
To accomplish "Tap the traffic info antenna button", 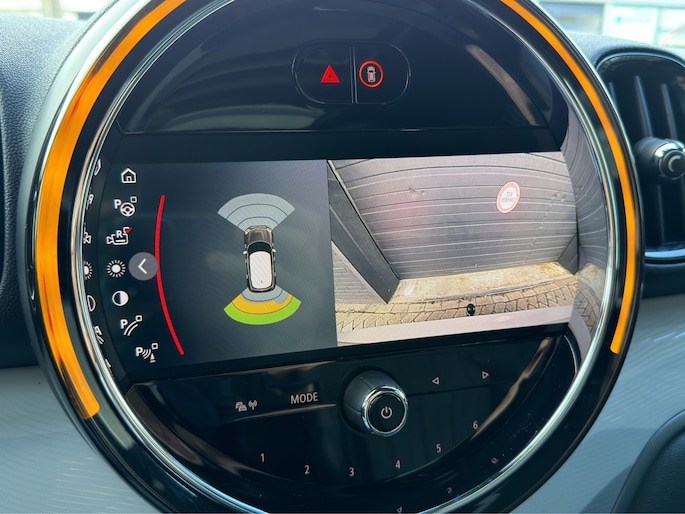I will [245, 406].
